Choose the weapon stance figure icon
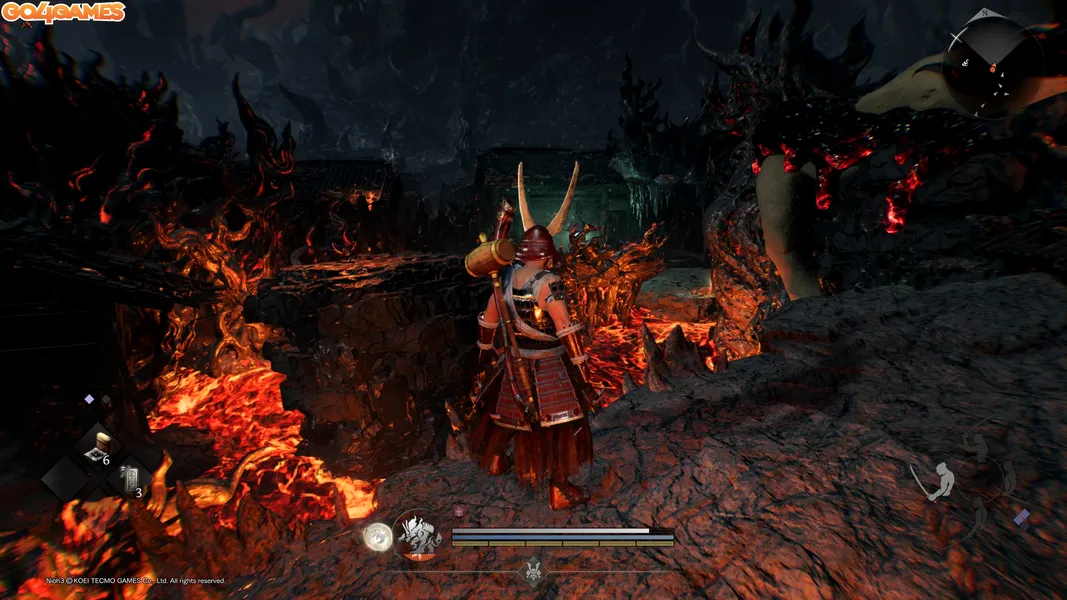The width and height of the screenshot is (1067, 600). [941, 481]
